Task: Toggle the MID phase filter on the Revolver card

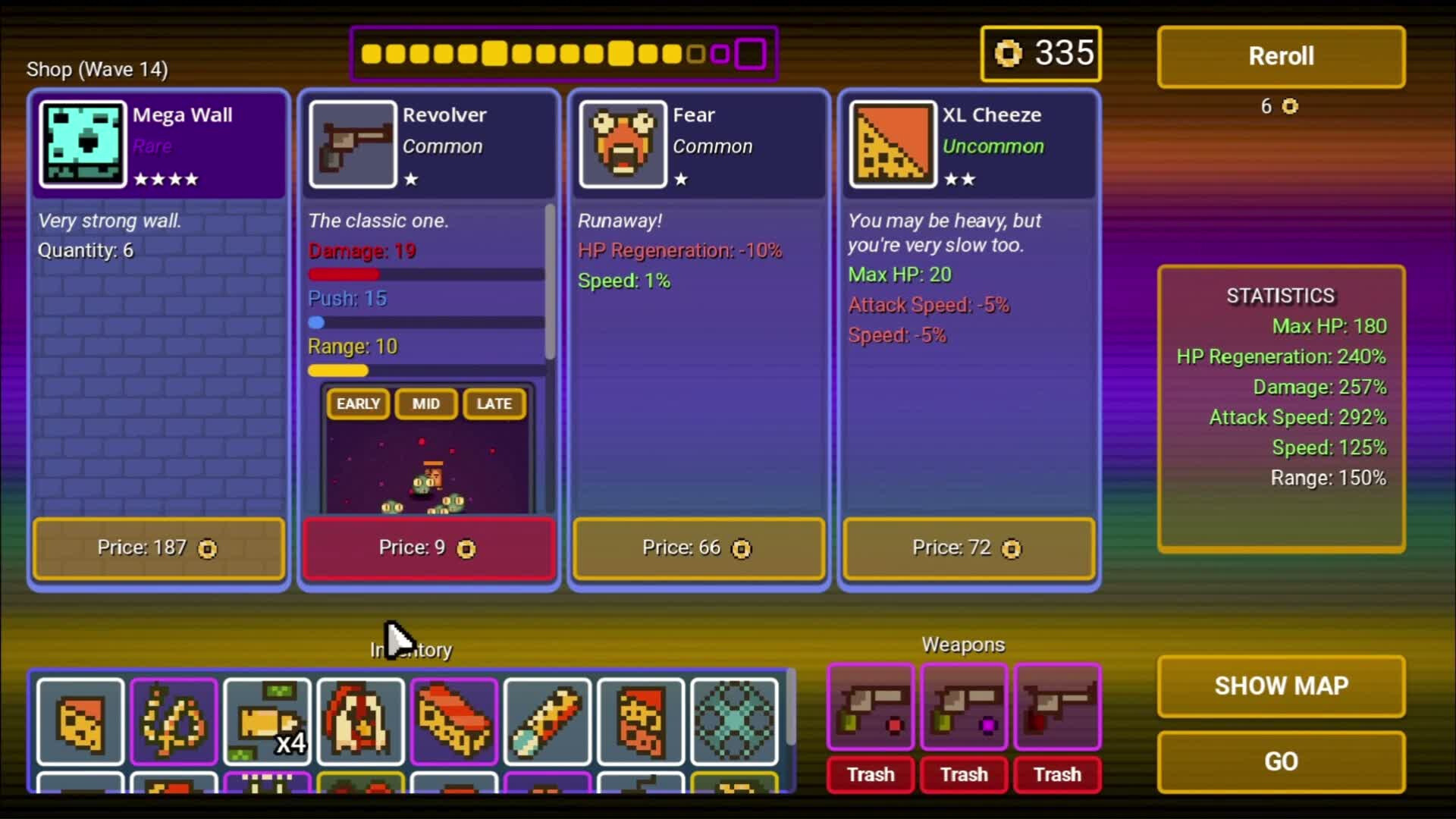Action: click(x=425, y=404)
